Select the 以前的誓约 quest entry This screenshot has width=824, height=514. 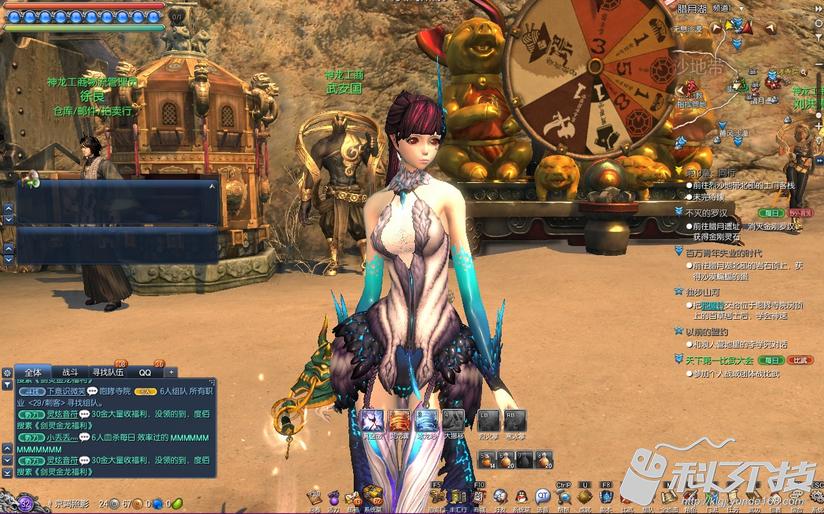click(x=707, y=332)
